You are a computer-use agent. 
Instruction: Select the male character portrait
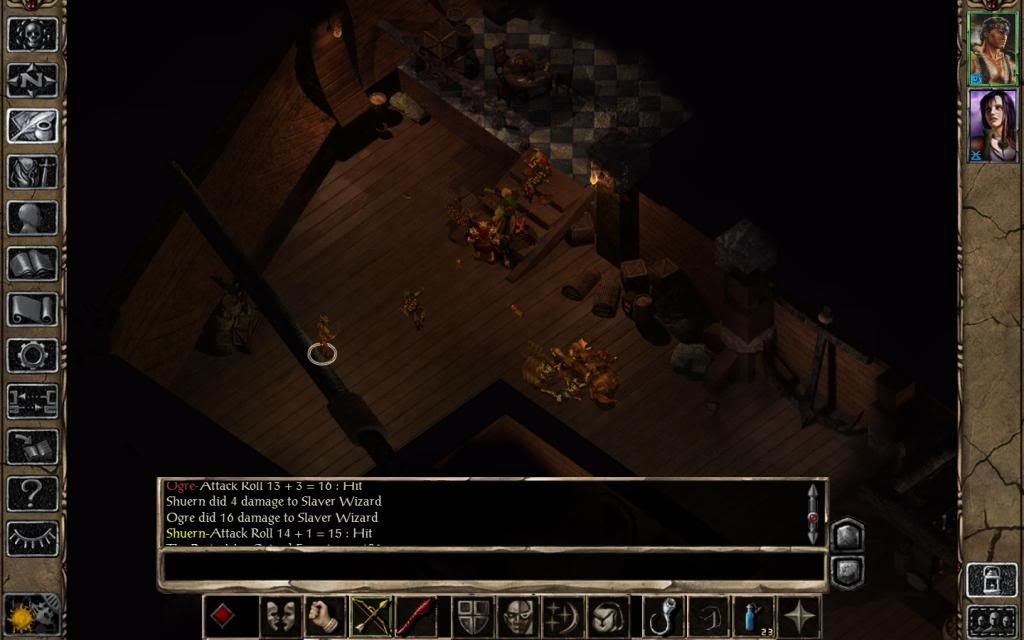(x=991, y=48)
